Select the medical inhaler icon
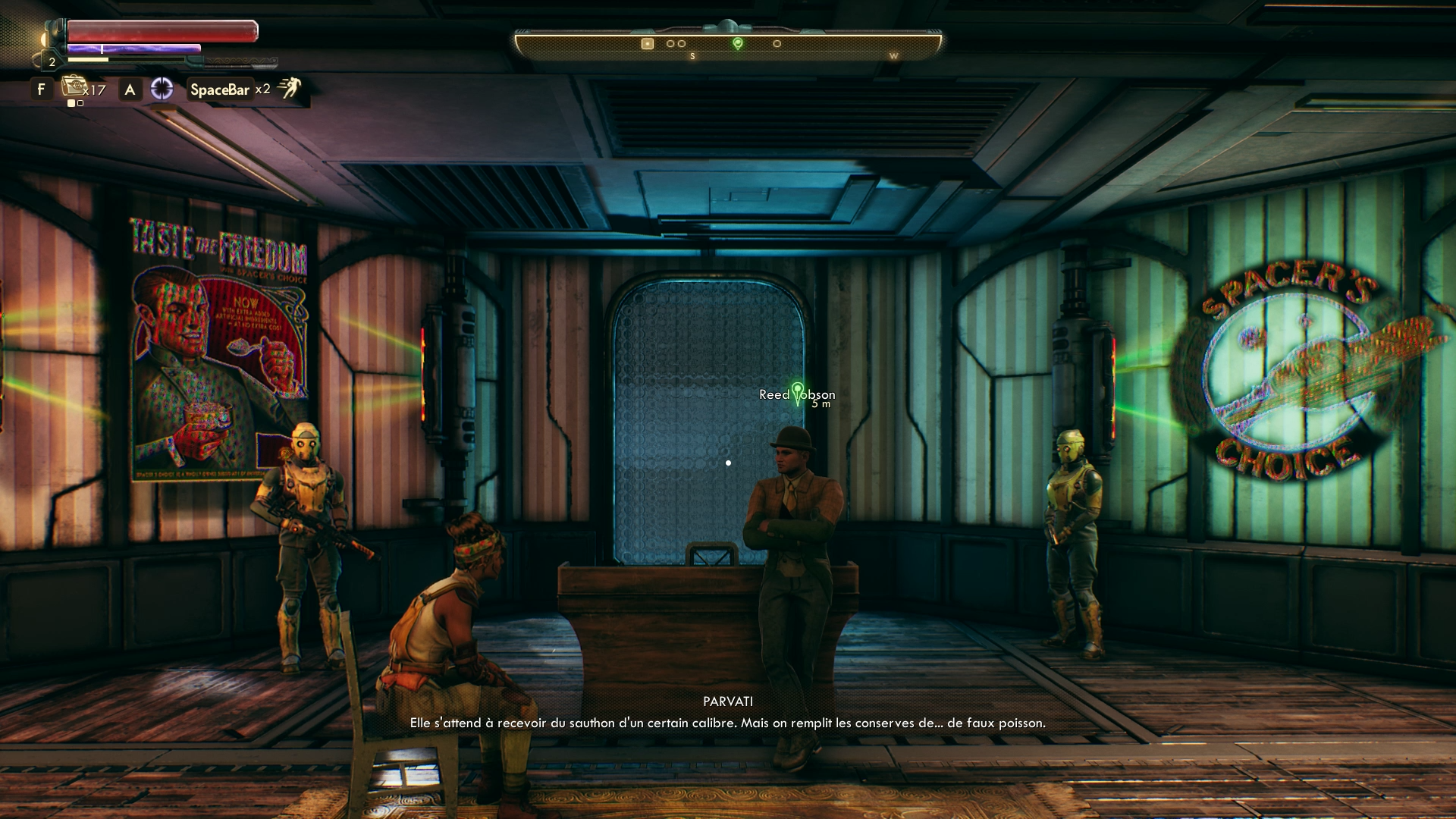Viewport: 1456px width, 819px height. [74, 86]
